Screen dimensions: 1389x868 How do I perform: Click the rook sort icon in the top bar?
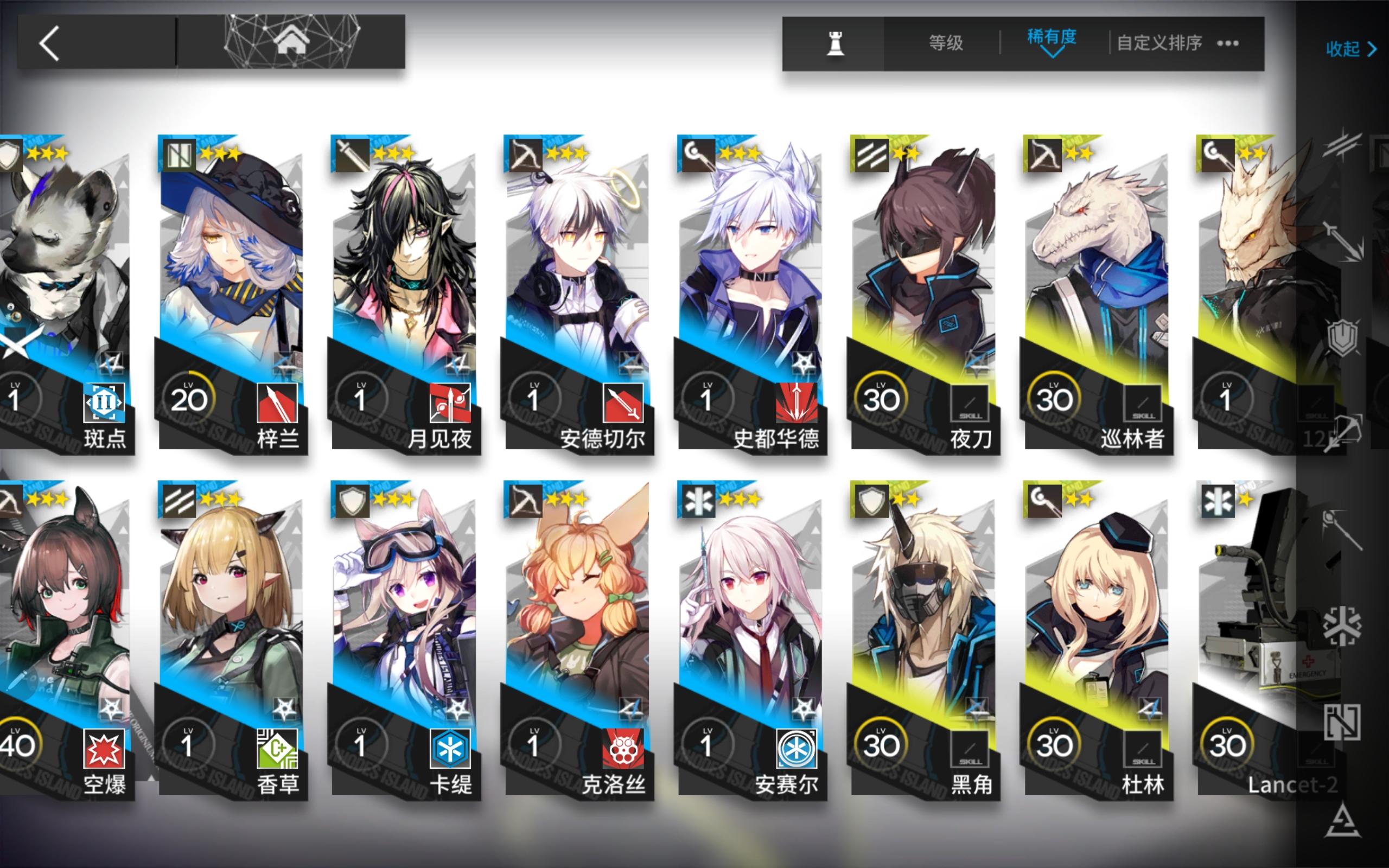(835, 43)
